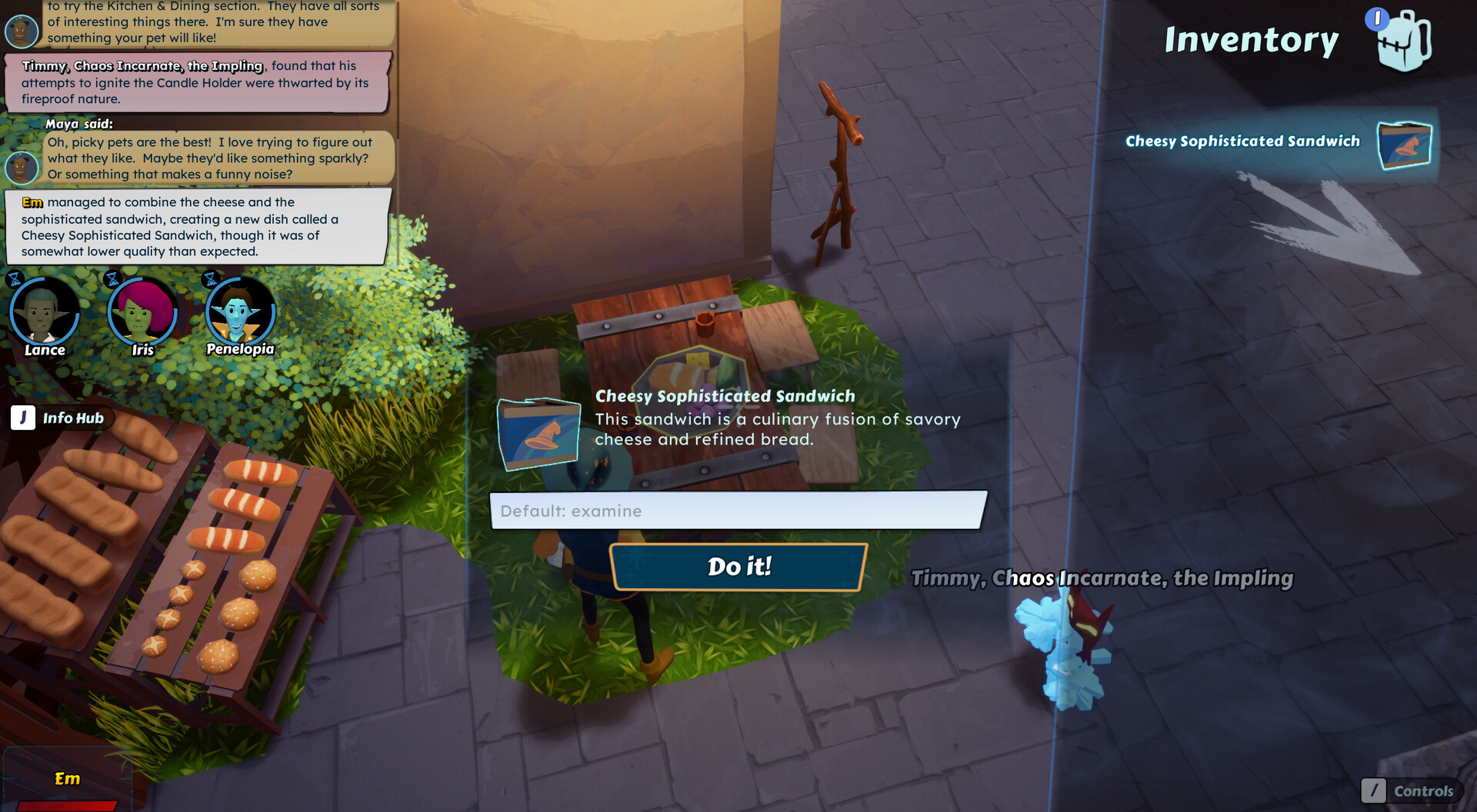The width and height of the screenshot is (1477, 812).
Task: Open the Controls menu
Action: pos(1423,791)
